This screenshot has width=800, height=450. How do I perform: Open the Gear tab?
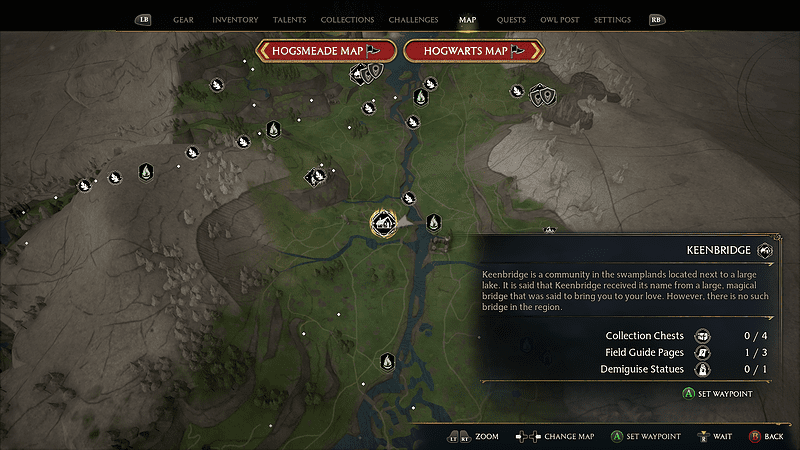(x=183, y=19)
